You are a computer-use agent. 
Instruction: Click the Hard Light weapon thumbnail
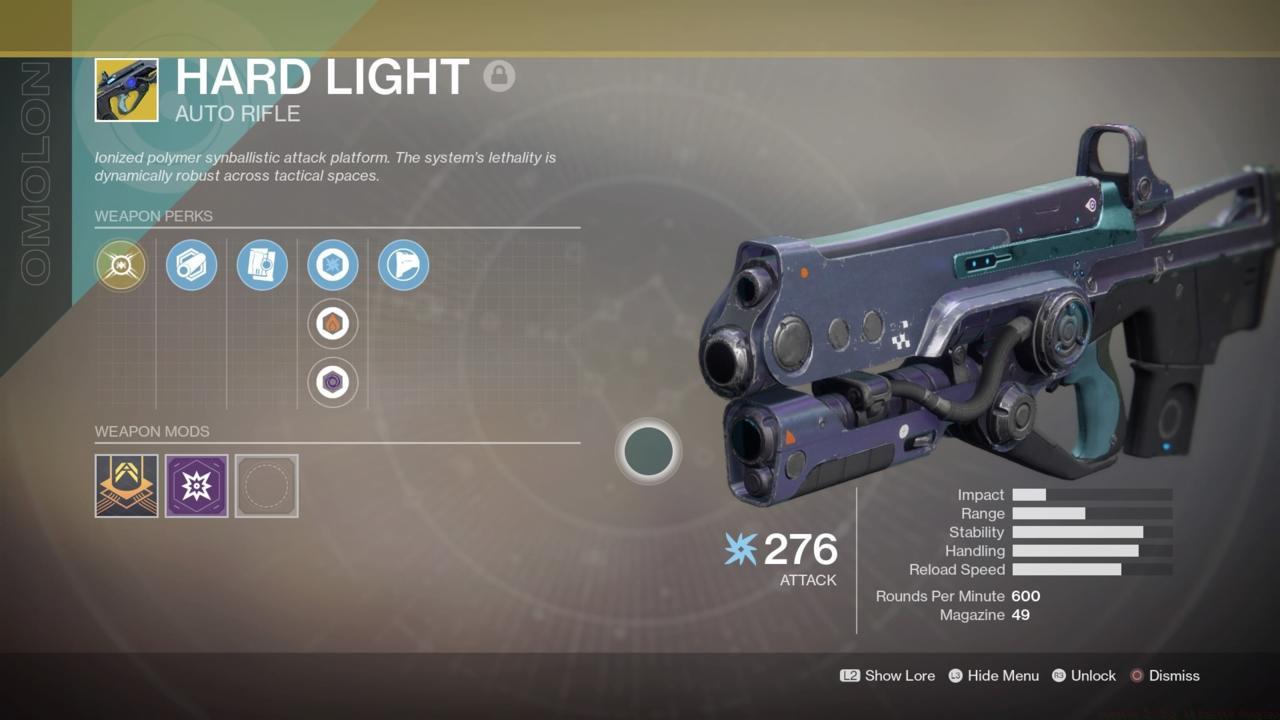click(x=126, y=89)
